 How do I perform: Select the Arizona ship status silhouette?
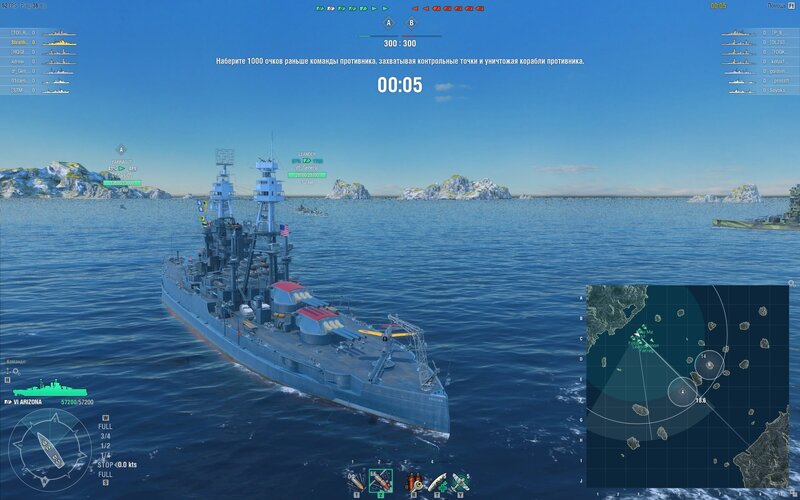click(49, 389)
